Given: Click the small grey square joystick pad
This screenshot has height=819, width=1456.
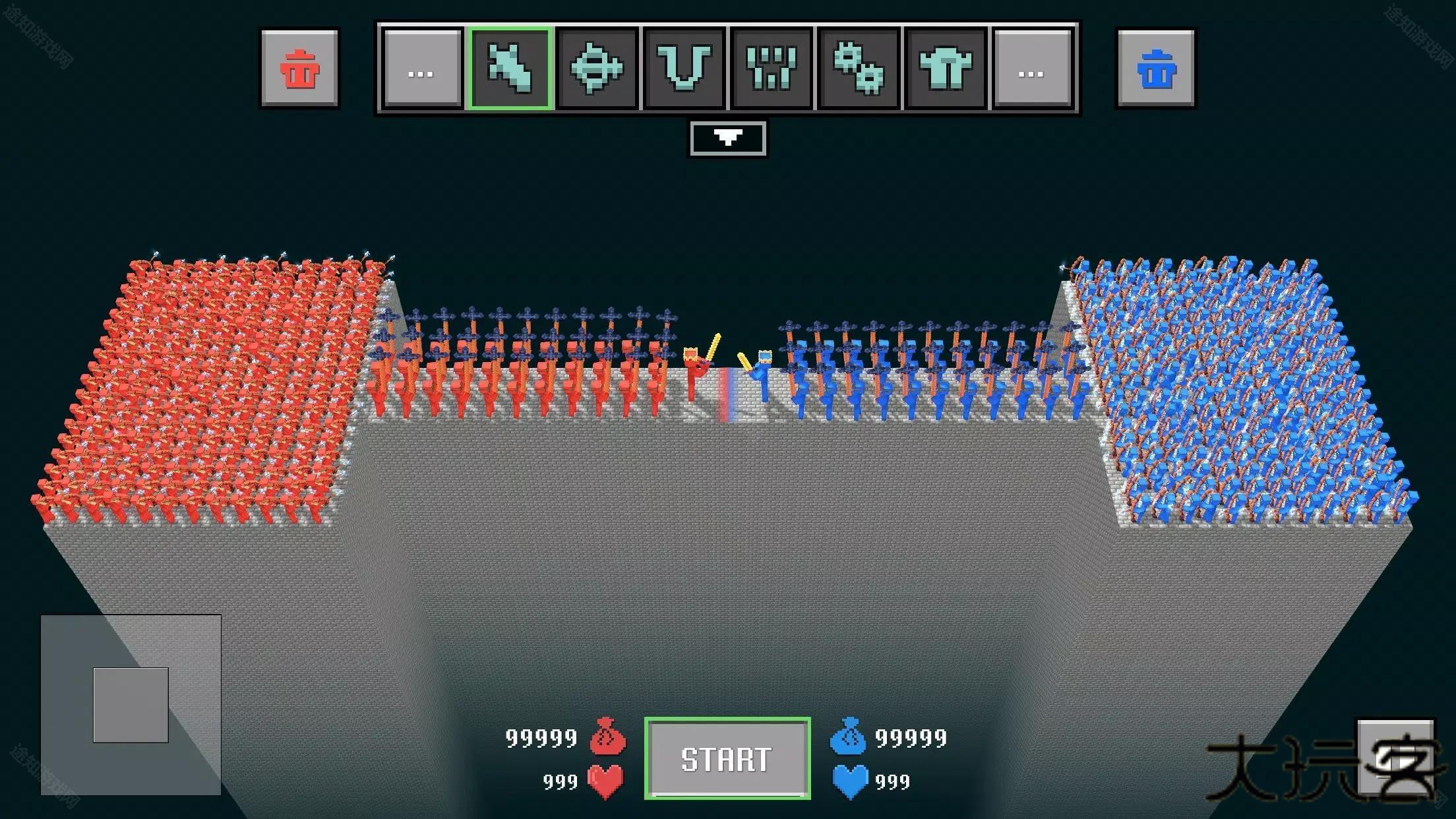Looking at the screenshot, I should (131, 704).
